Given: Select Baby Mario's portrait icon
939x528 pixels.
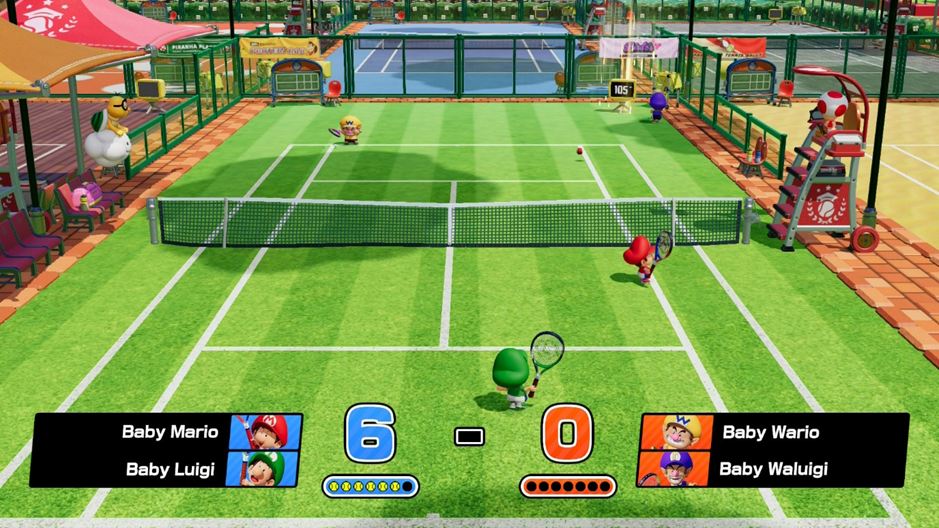Looking at the screenshot, I should point(267,432).
